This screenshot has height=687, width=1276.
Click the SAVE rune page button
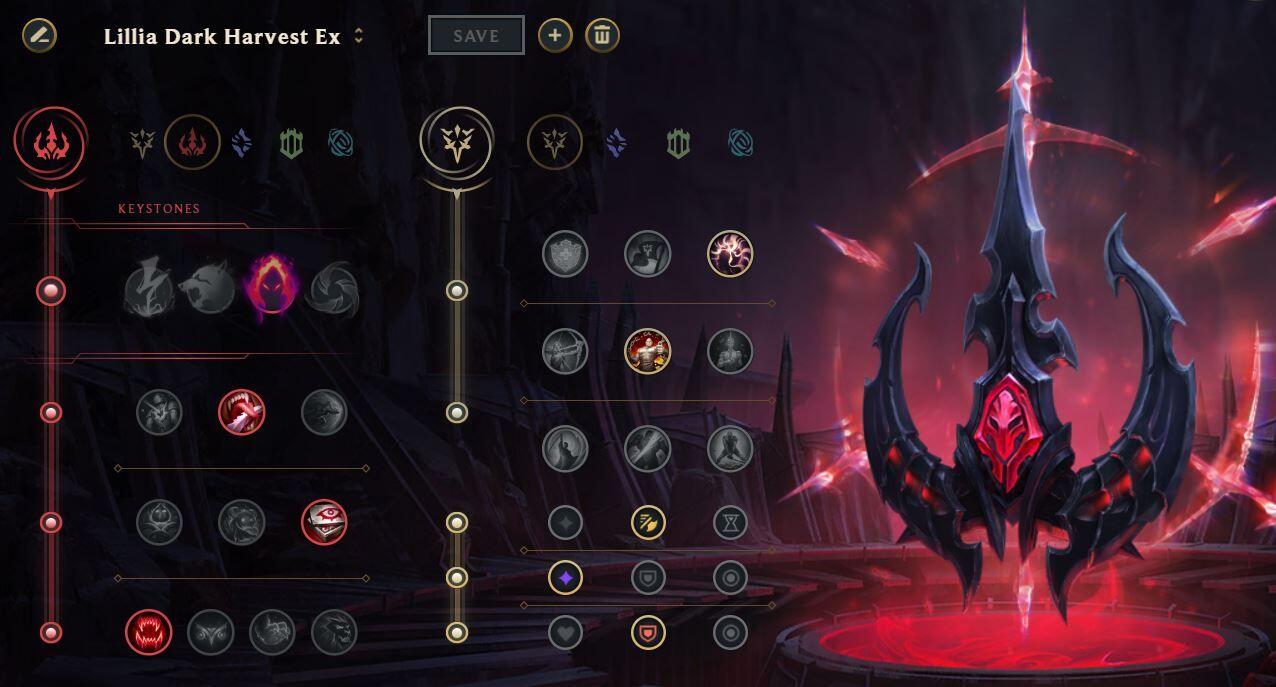[476, 36]
